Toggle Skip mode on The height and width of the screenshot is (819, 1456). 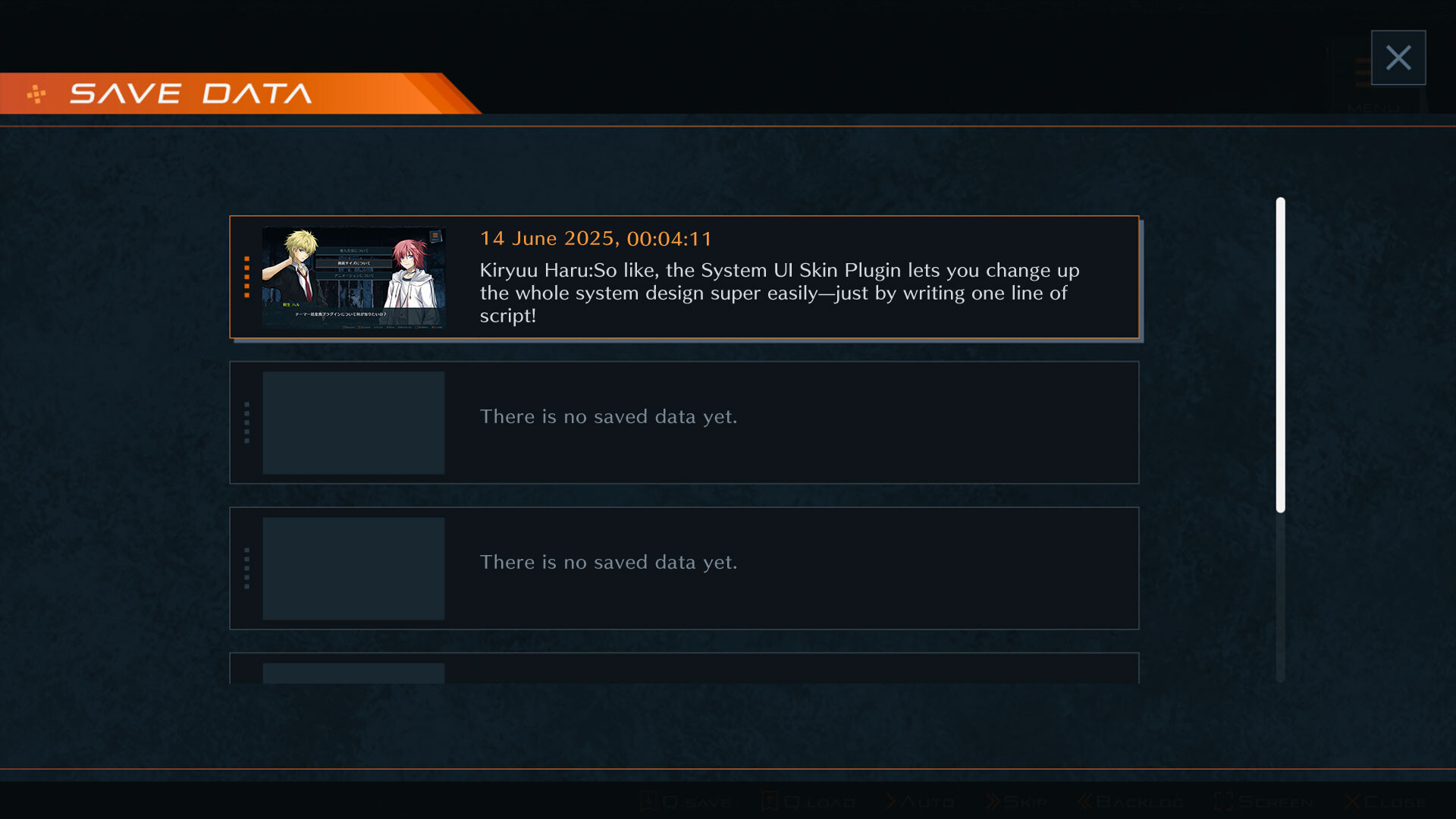pos(1016,801)
